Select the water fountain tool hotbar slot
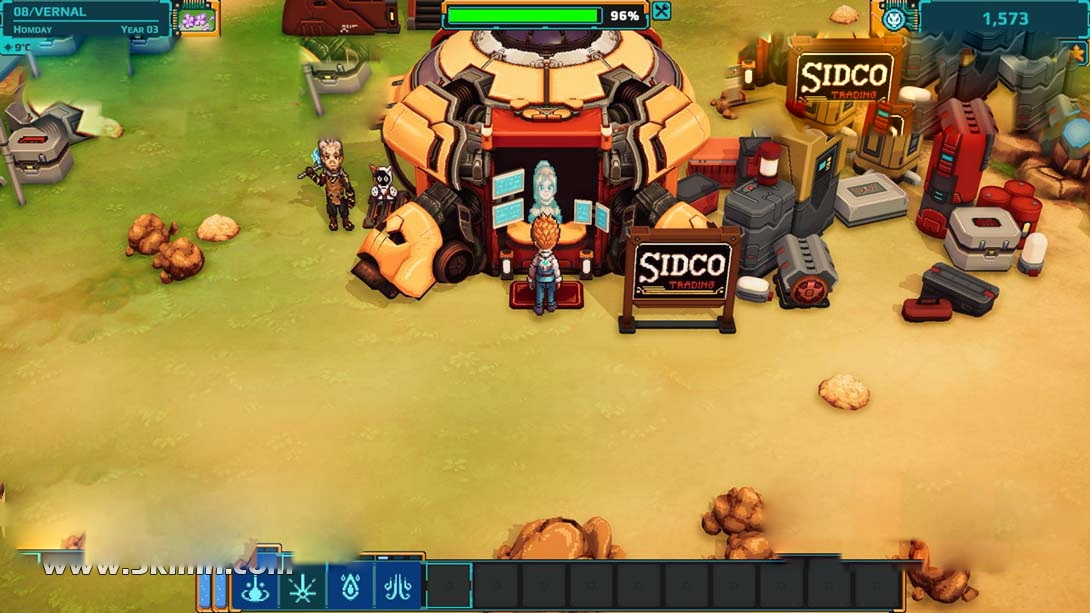This screenshot has width=1090, height=613. click(x=255, y=586)
